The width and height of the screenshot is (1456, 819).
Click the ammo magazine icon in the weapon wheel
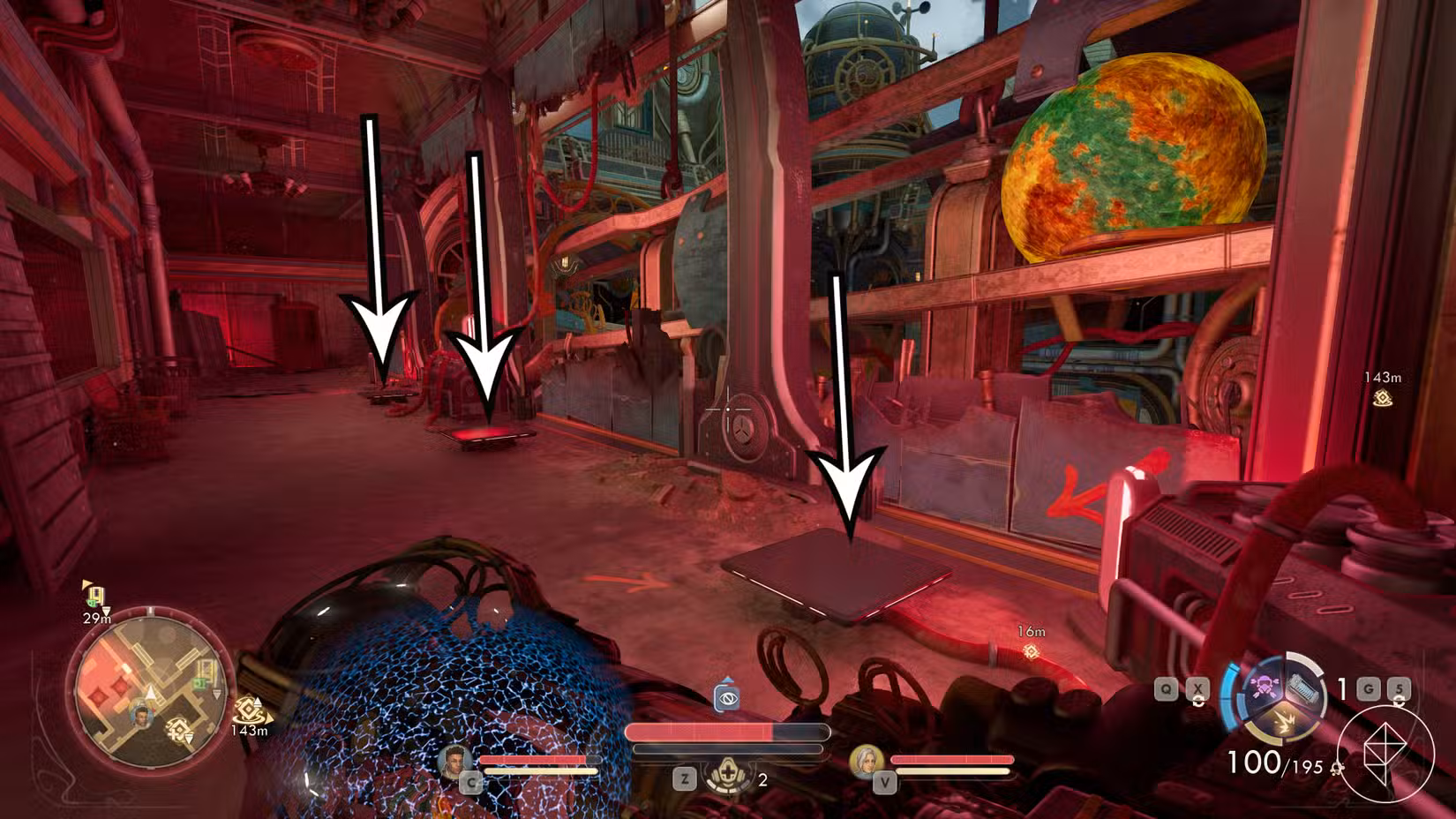click(1302, 688)
